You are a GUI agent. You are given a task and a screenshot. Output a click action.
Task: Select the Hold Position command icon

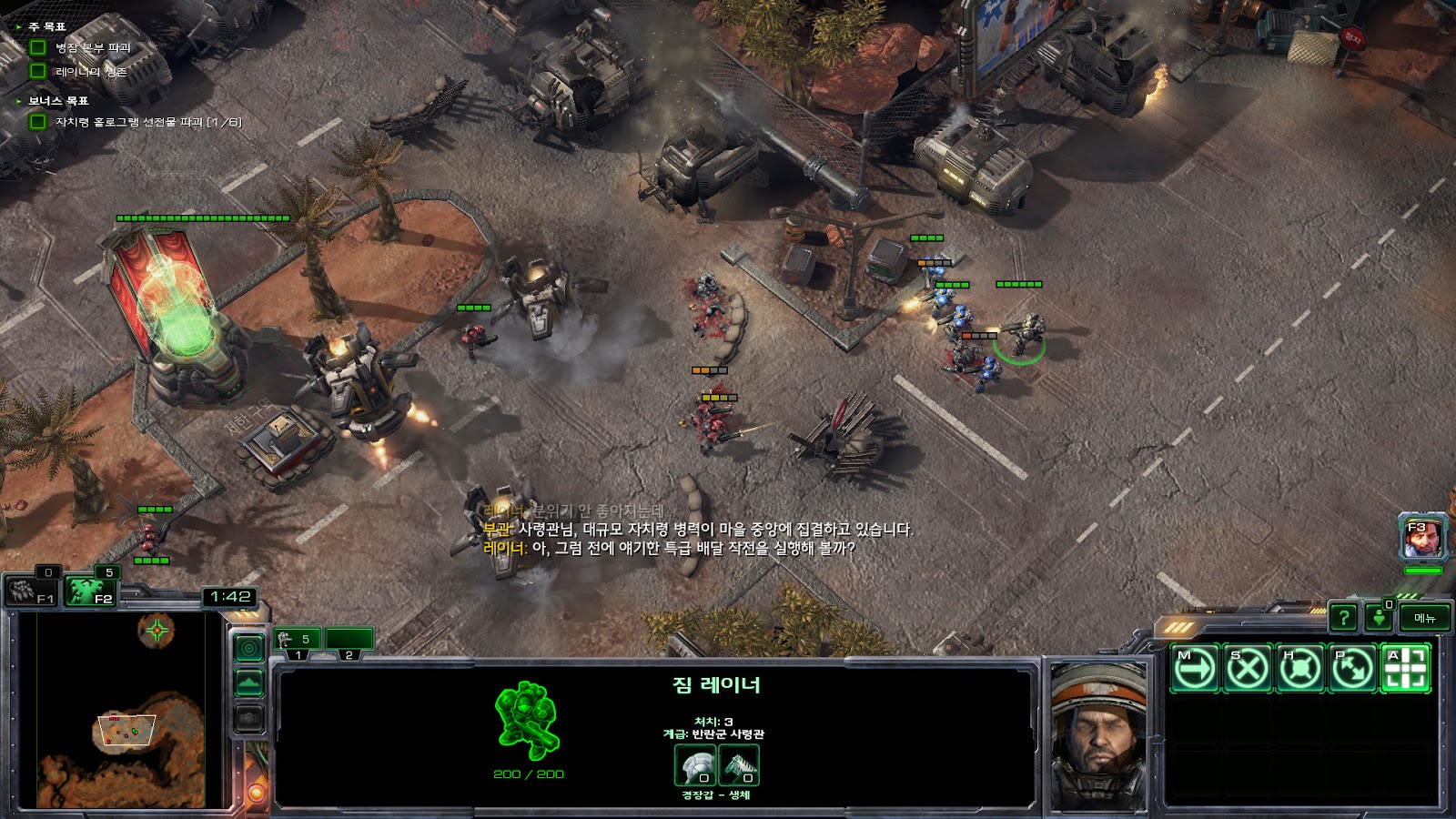pos(1299,669)
